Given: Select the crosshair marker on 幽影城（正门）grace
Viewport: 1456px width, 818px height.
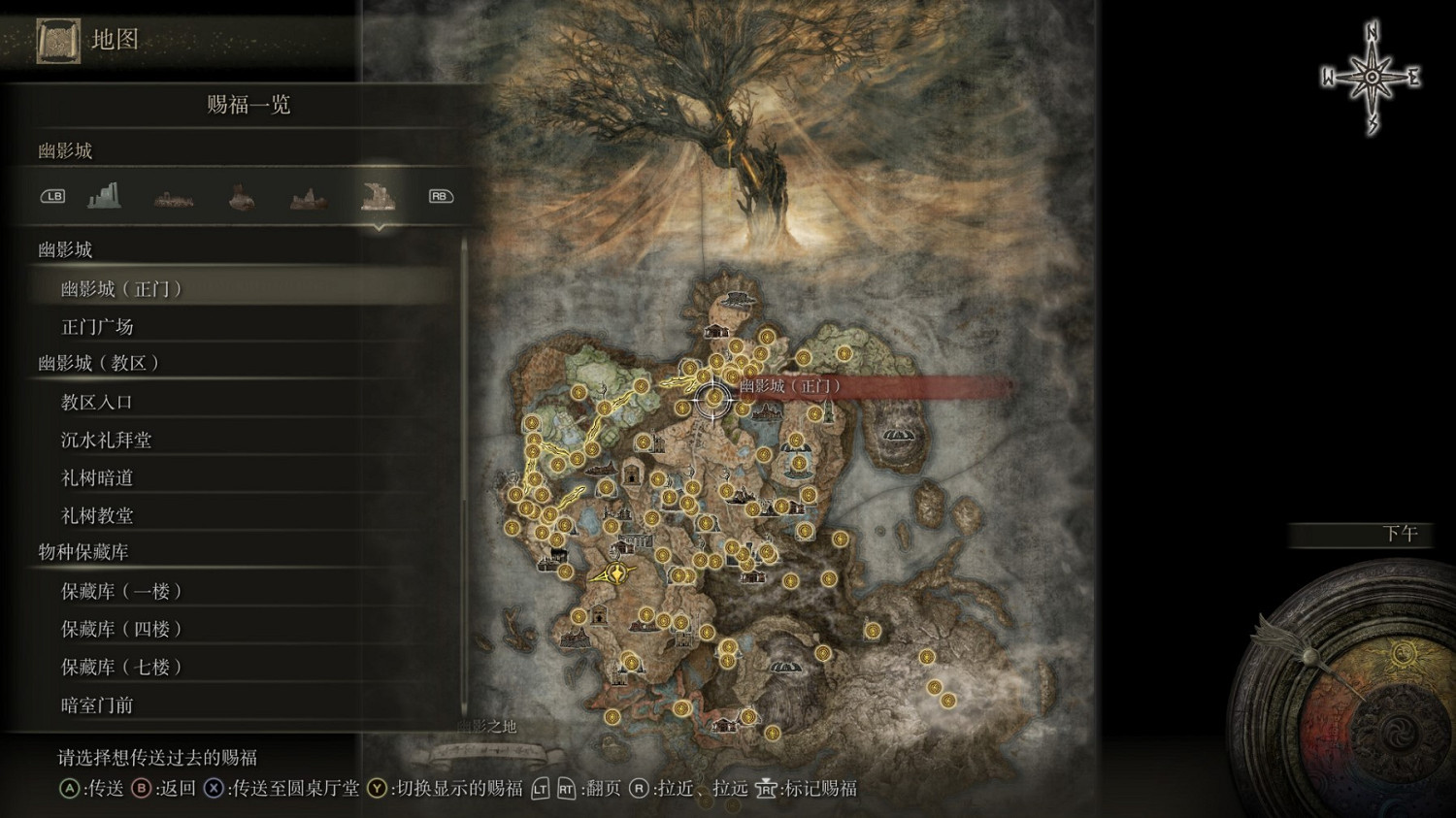Looking at the screenshot, I should point(713,398).
